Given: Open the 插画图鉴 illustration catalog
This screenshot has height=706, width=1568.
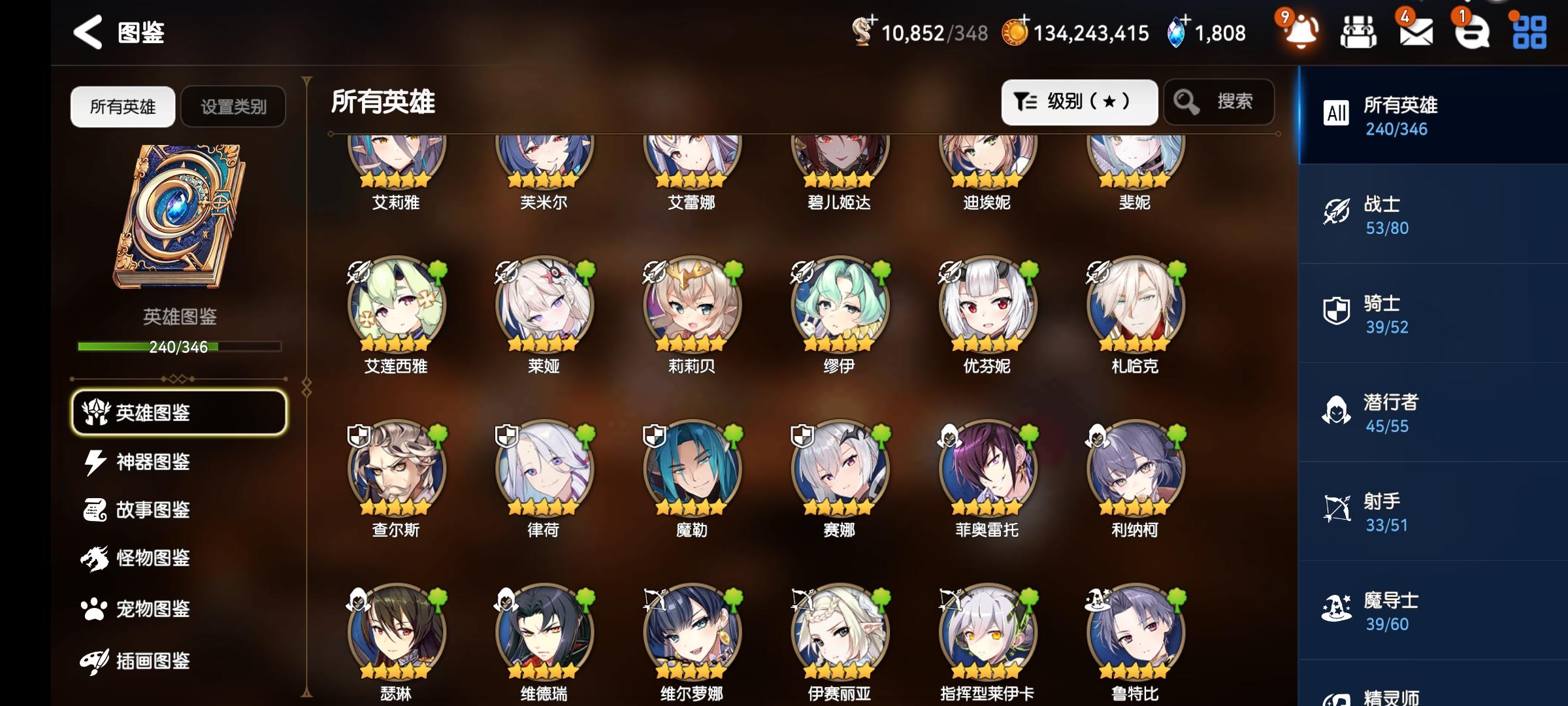Looking at the screenshot, I should (x=150, y=659).
